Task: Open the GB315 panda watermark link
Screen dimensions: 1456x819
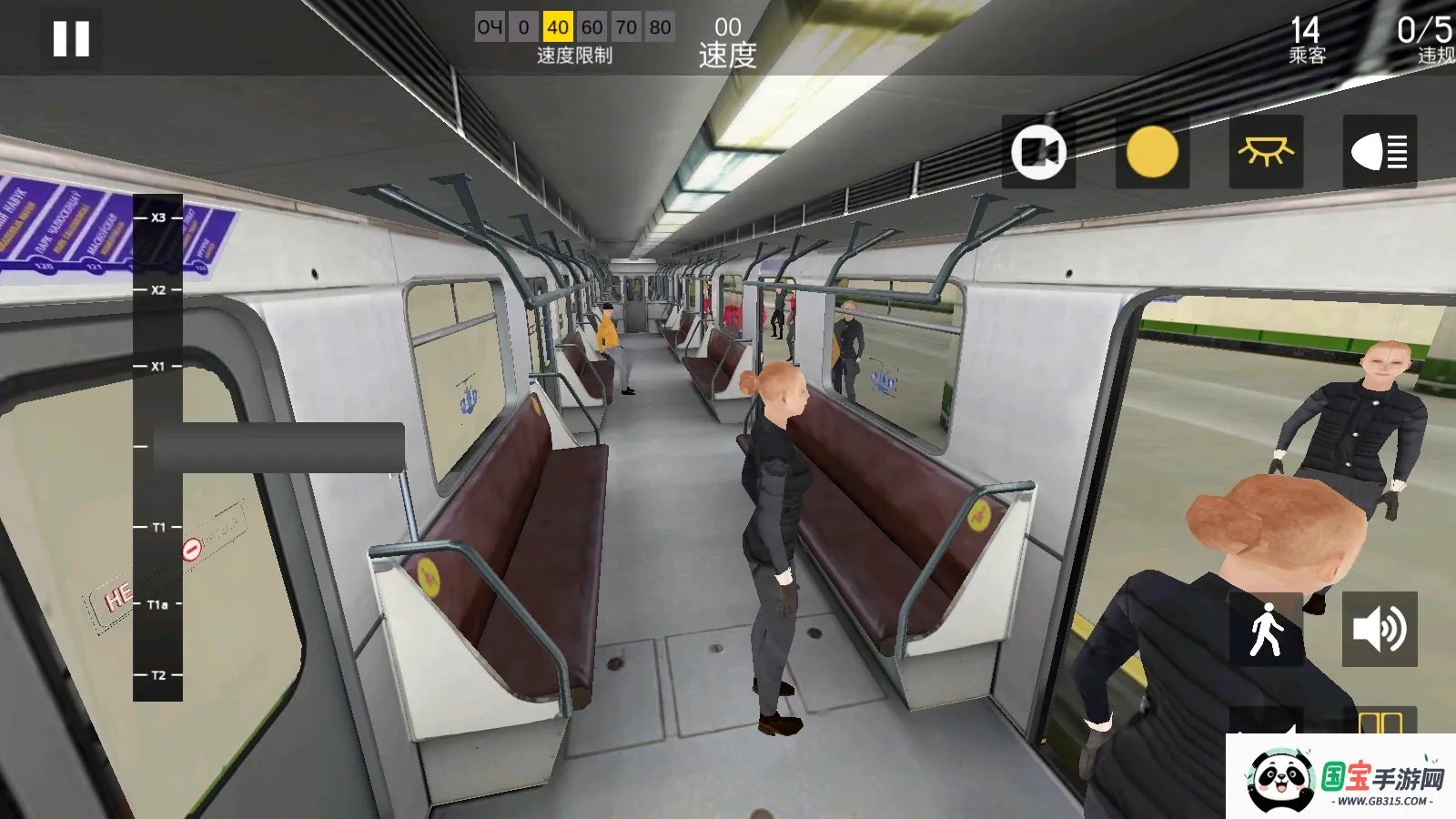Action: [1341, 777]
